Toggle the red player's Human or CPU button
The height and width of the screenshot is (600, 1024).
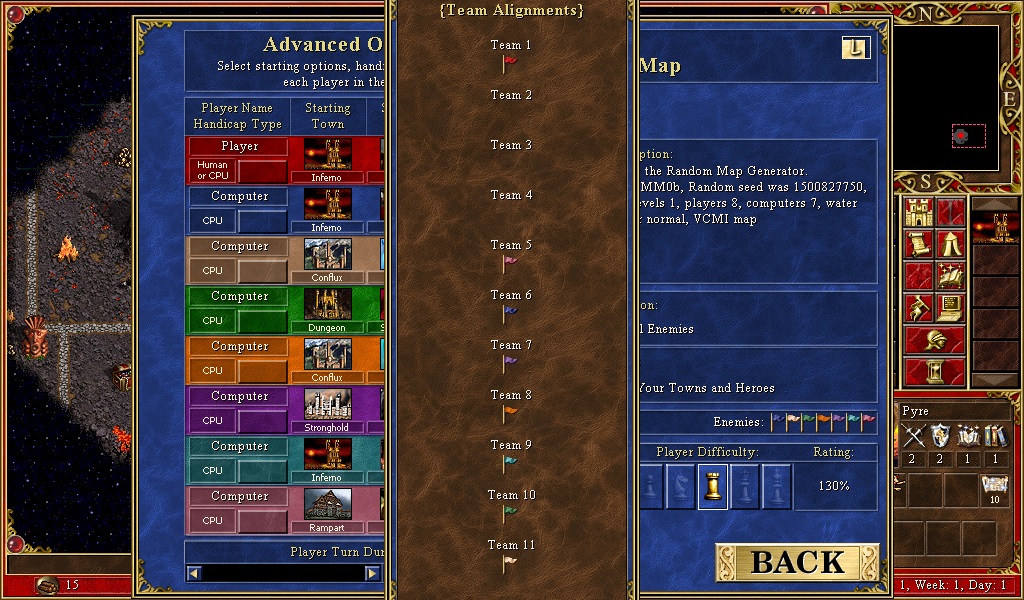click(212, 170)
